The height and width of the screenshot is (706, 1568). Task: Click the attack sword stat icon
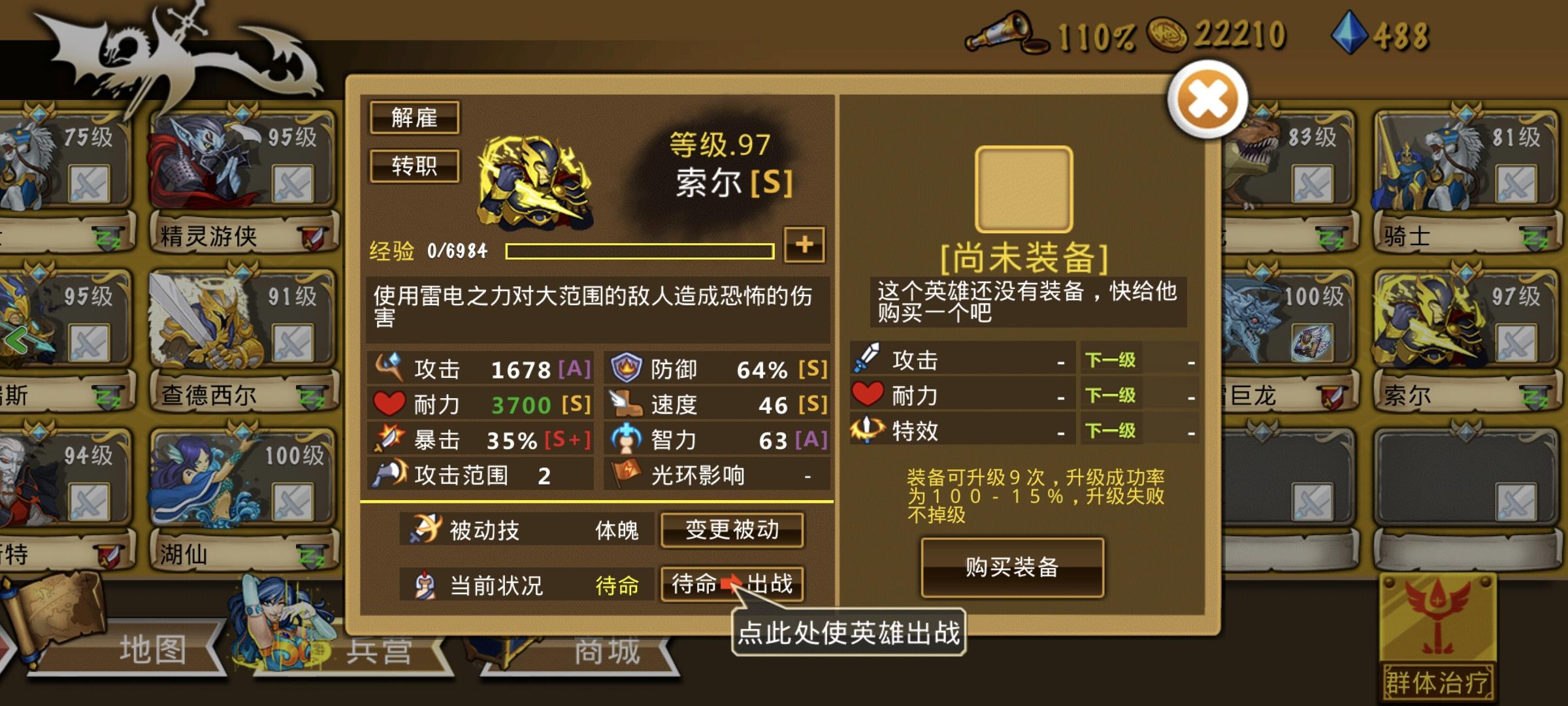391,367
